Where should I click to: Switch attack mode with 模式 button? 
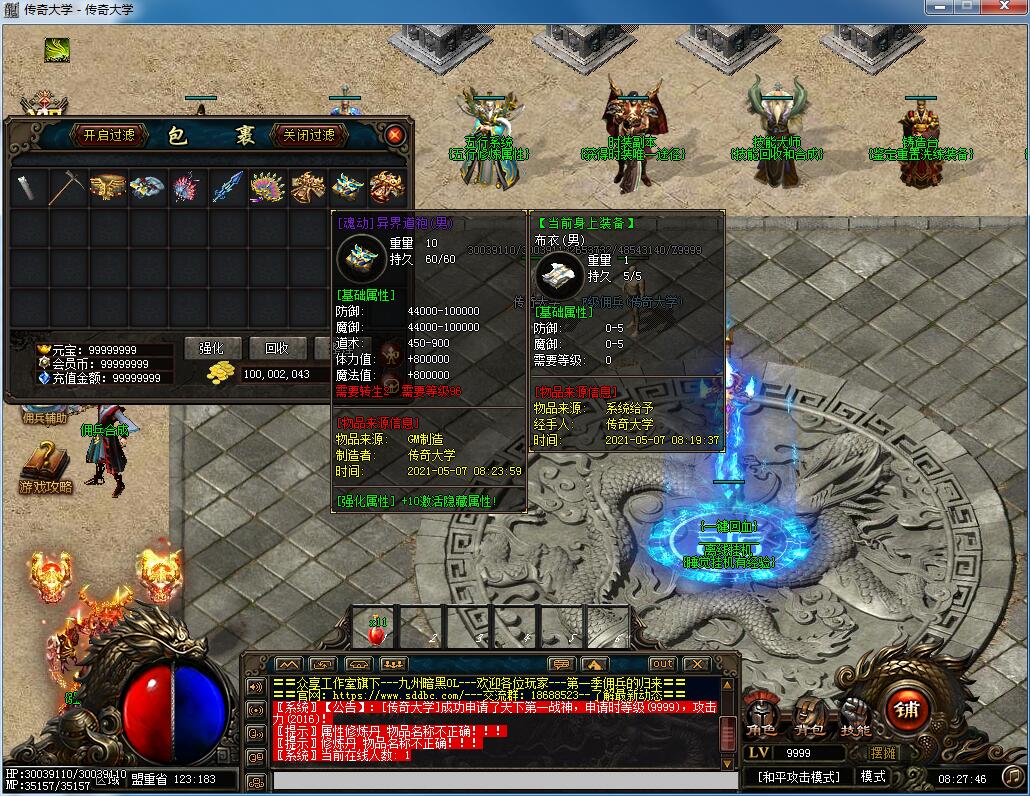[873, 777]
